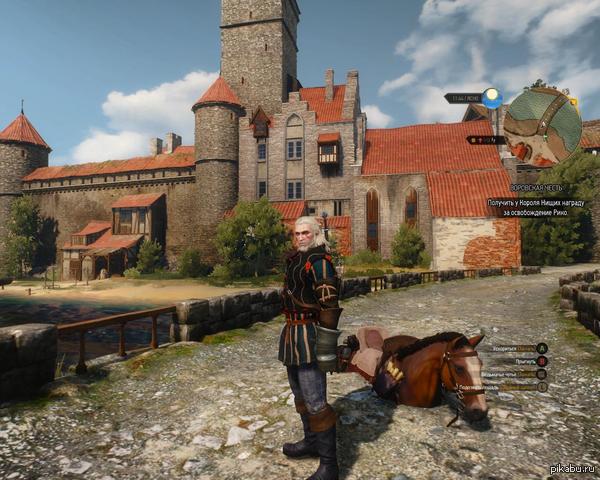Screen dimensions: 600x480
Task: Select the tracked quest title «Воровская честь»
Action: coord(536,188)
